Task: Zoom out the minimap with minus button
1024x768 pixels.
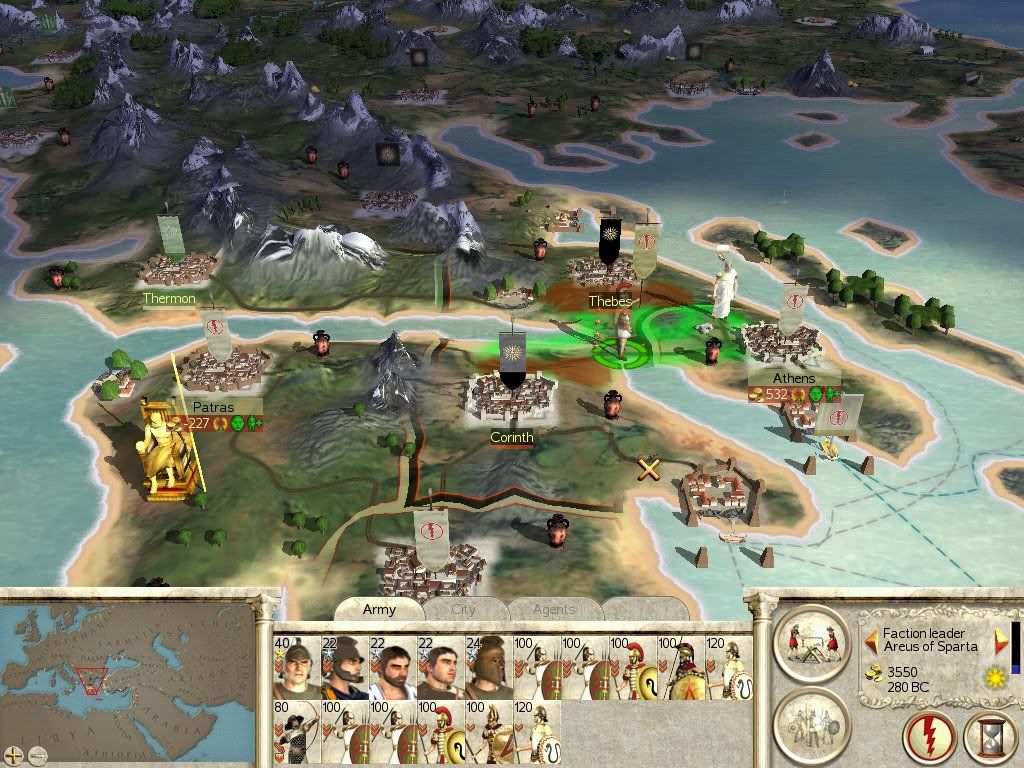Action: click(36, 754)
